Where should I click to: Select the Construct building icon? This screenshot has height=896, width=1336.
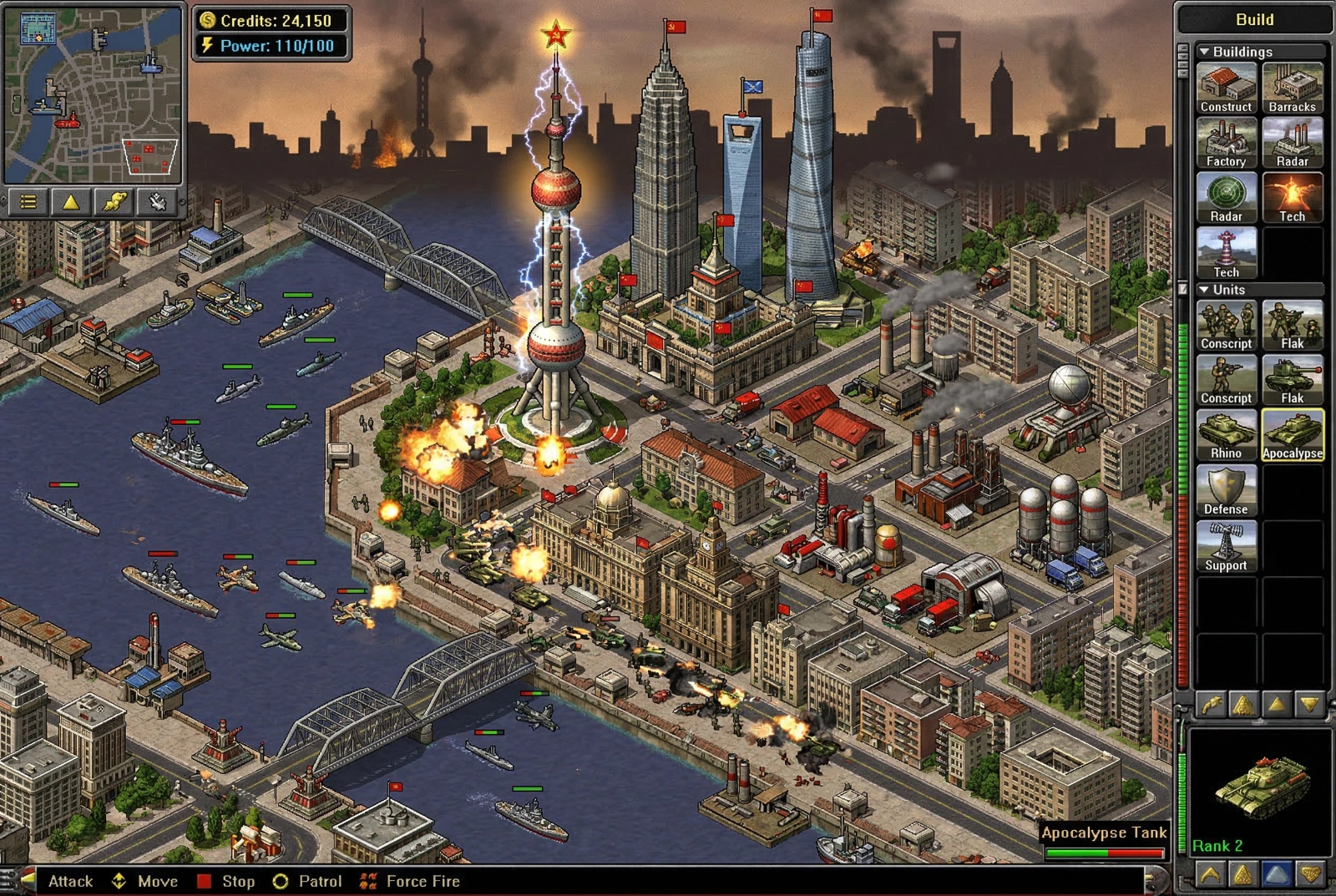1226,88
